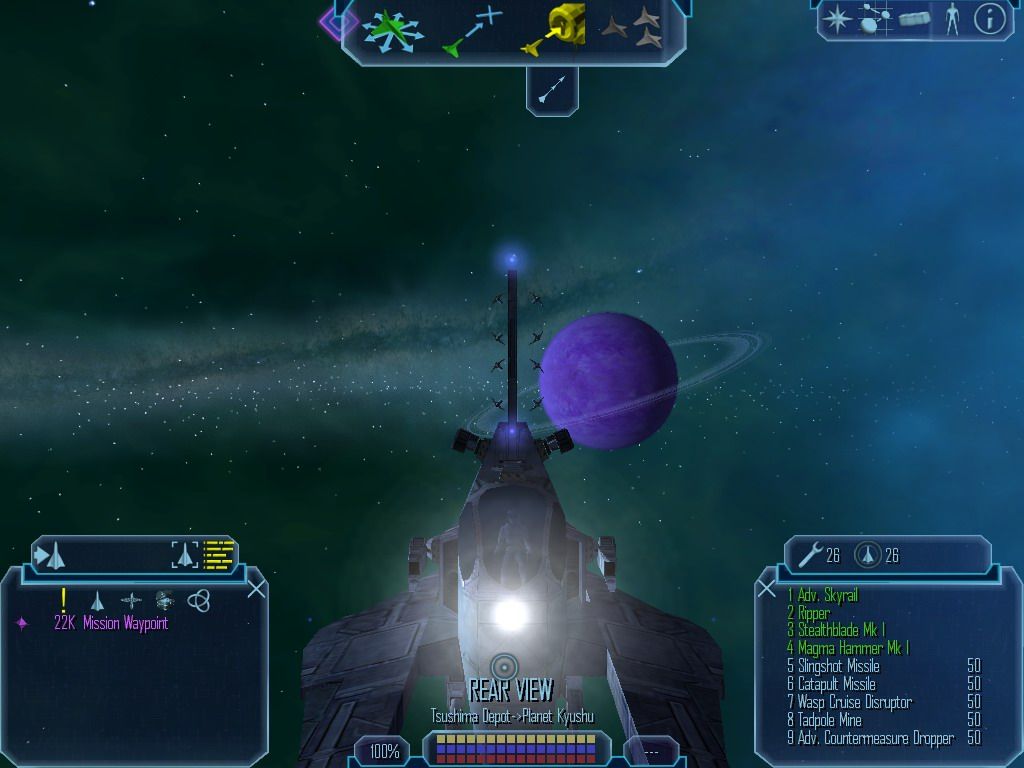
Task: Filter contacts by ships
Action: [x=97, y=600]
